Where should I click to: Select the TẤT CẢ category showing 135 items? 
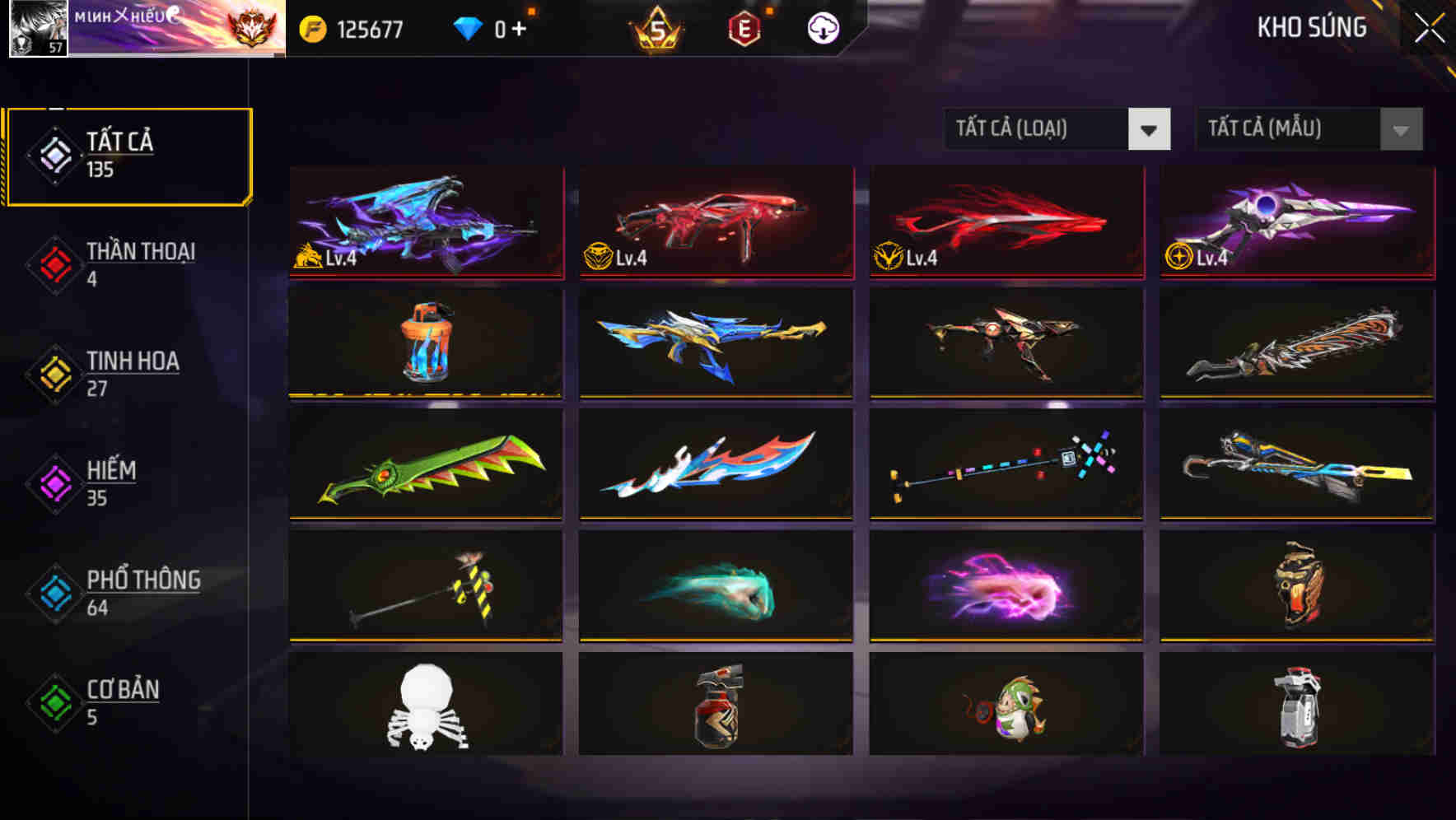tap(128, 154)
